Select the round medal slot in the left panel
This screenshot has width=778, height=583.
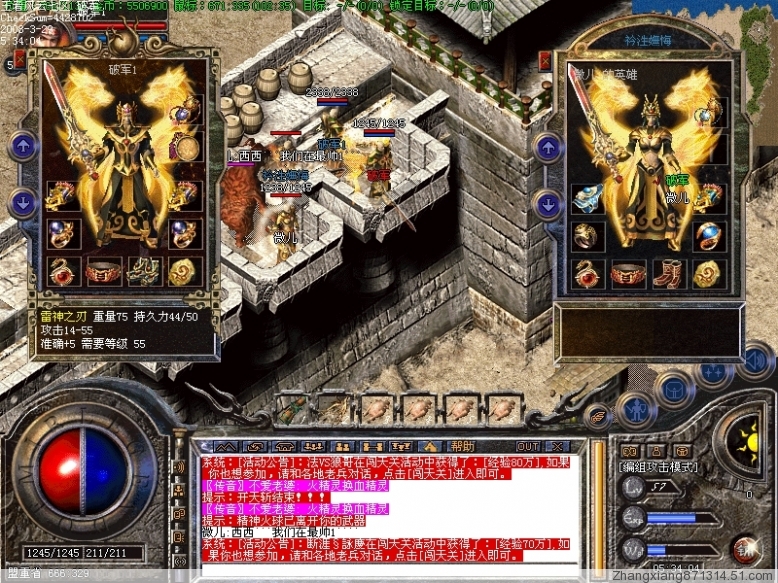pos(185,149)
